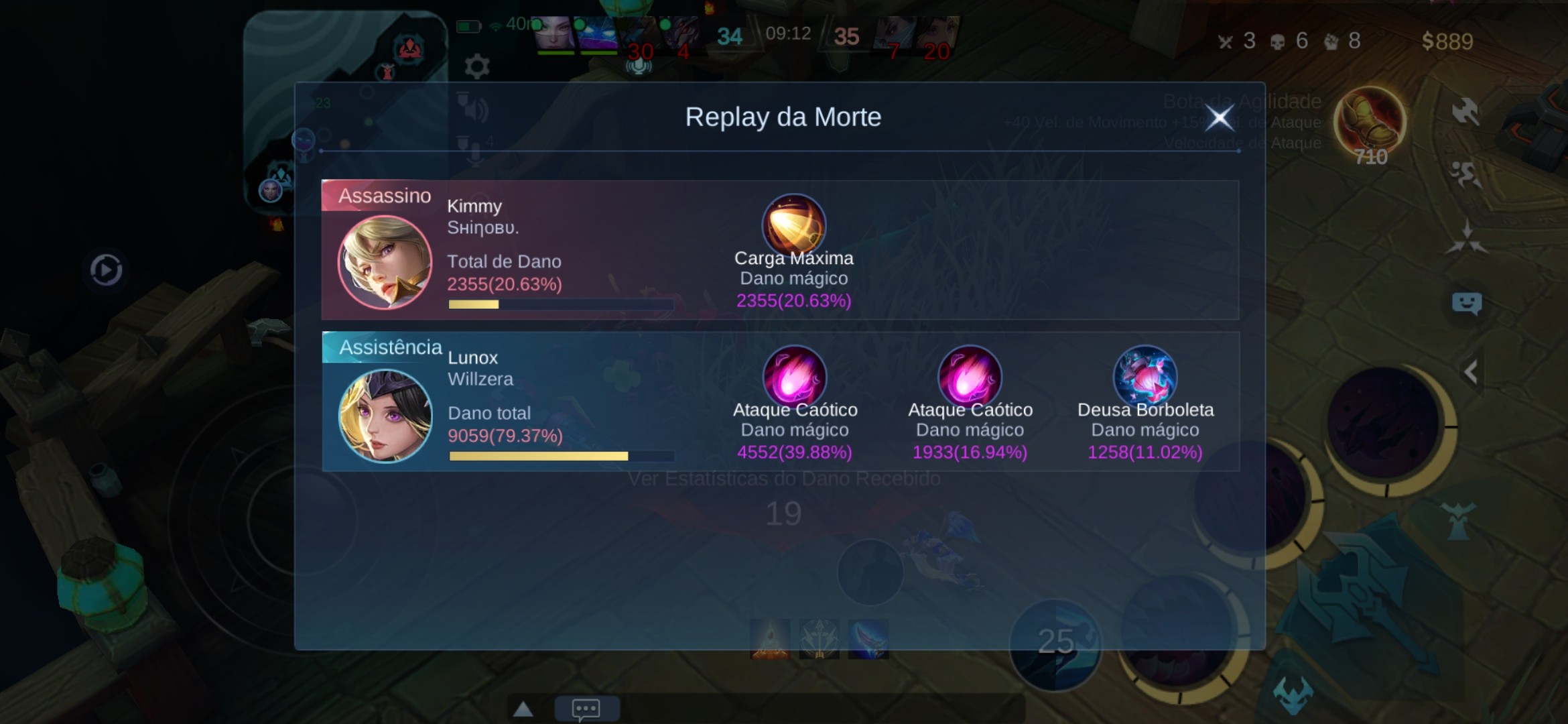
Task: Close the Replay da Morte panel
Action: 1219,118
